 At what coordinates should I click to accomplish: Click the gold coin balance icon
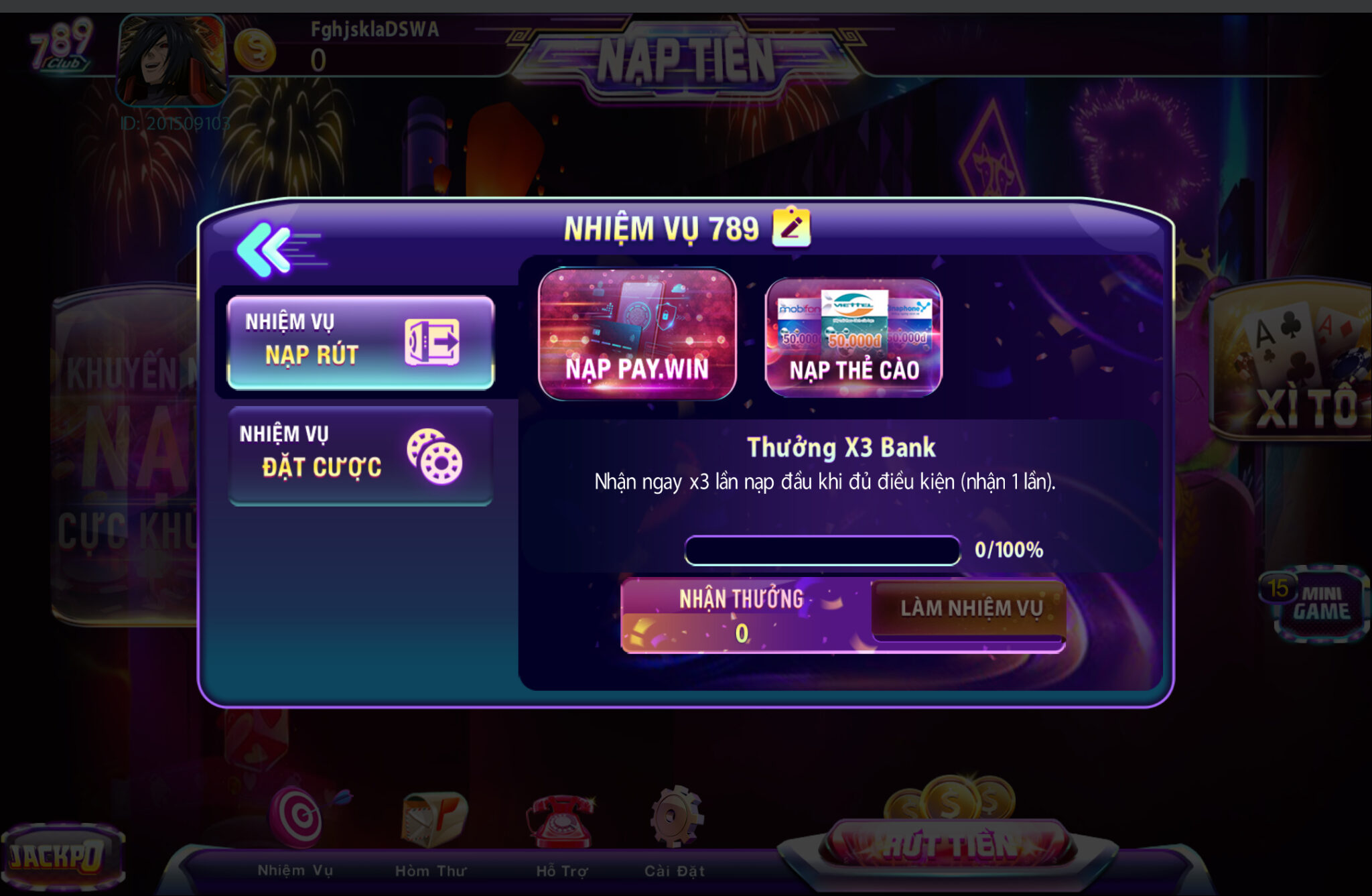tap(255, 50)
